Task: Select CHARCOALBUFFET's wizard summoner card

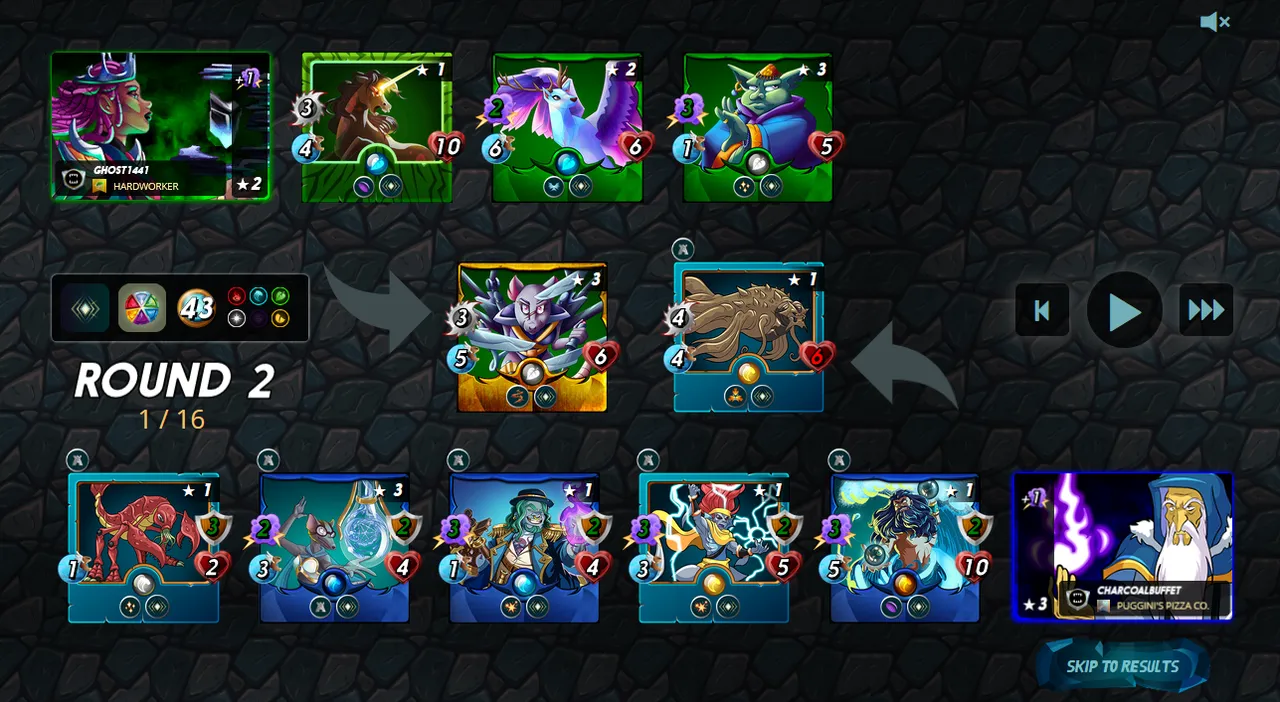Action: 1123,546
